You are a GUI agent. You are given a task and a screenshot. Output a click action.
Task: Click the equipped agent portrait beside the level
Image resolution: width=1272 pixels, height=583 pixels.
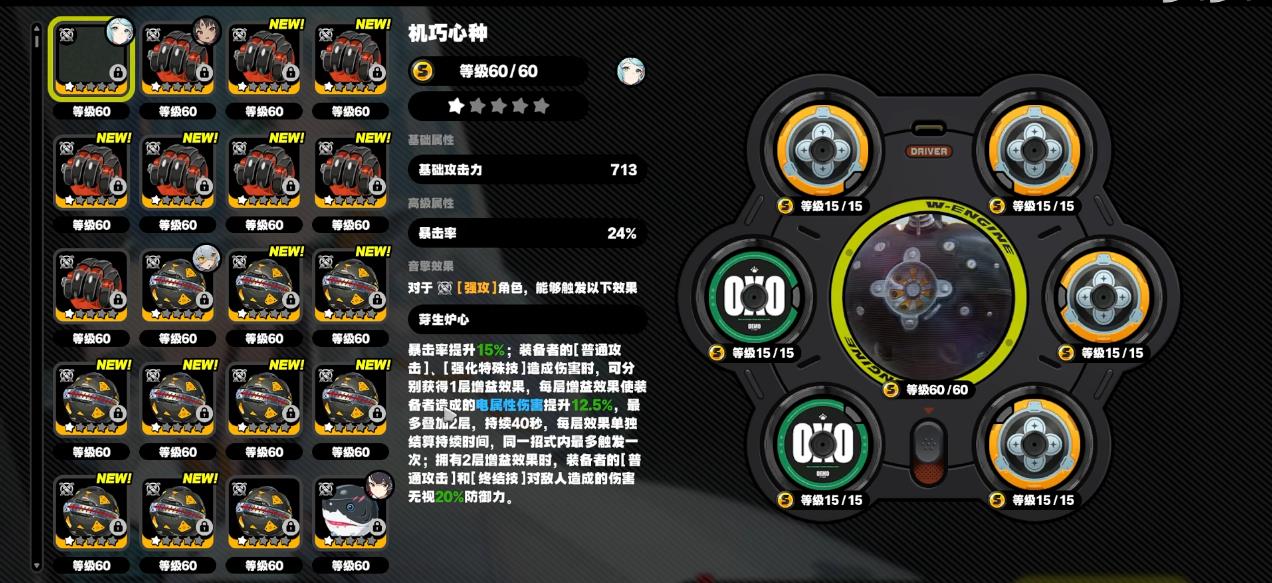click(x=631, y=71)
